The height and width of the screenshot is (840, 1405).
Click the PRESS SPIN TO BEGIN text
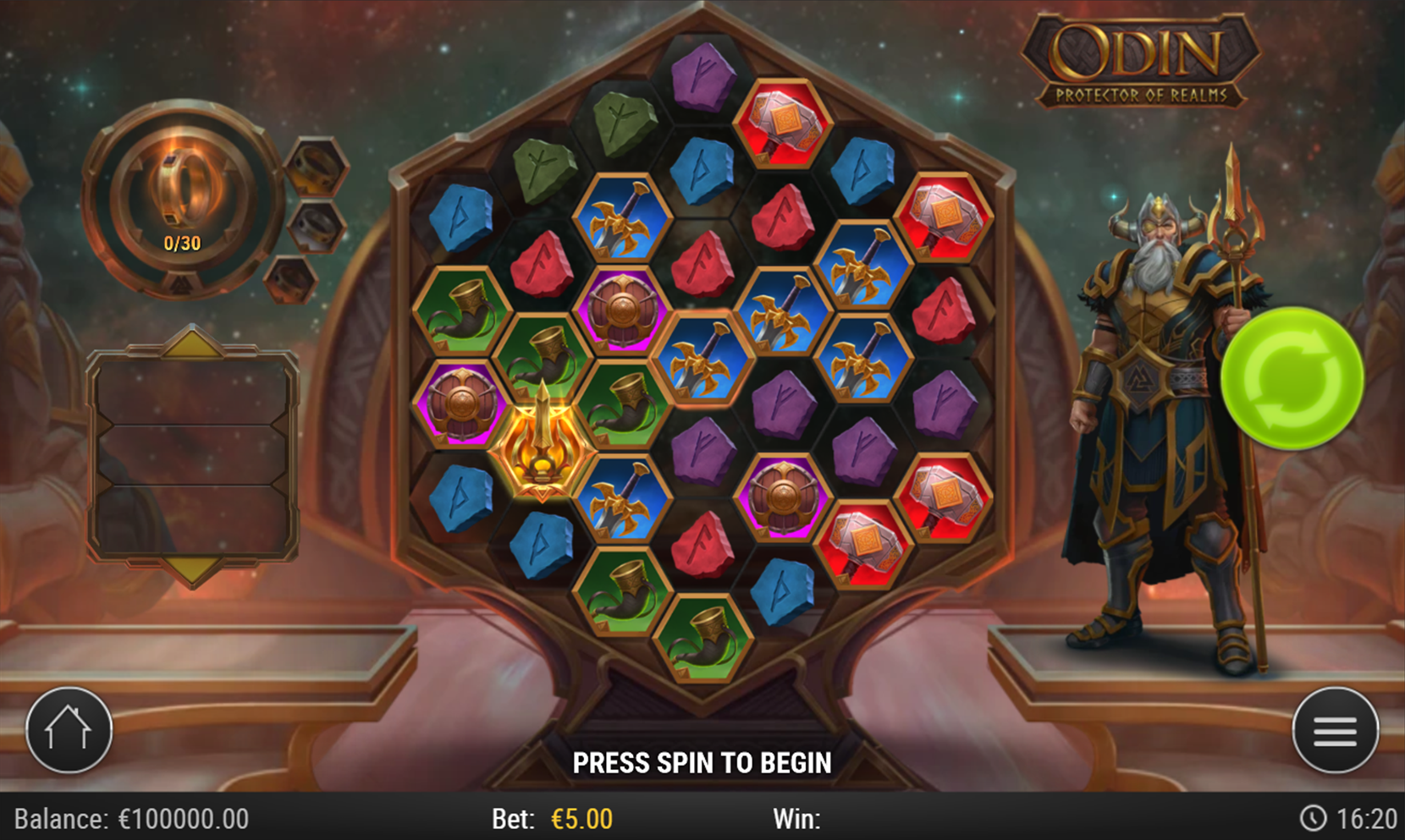click(702, 762)
